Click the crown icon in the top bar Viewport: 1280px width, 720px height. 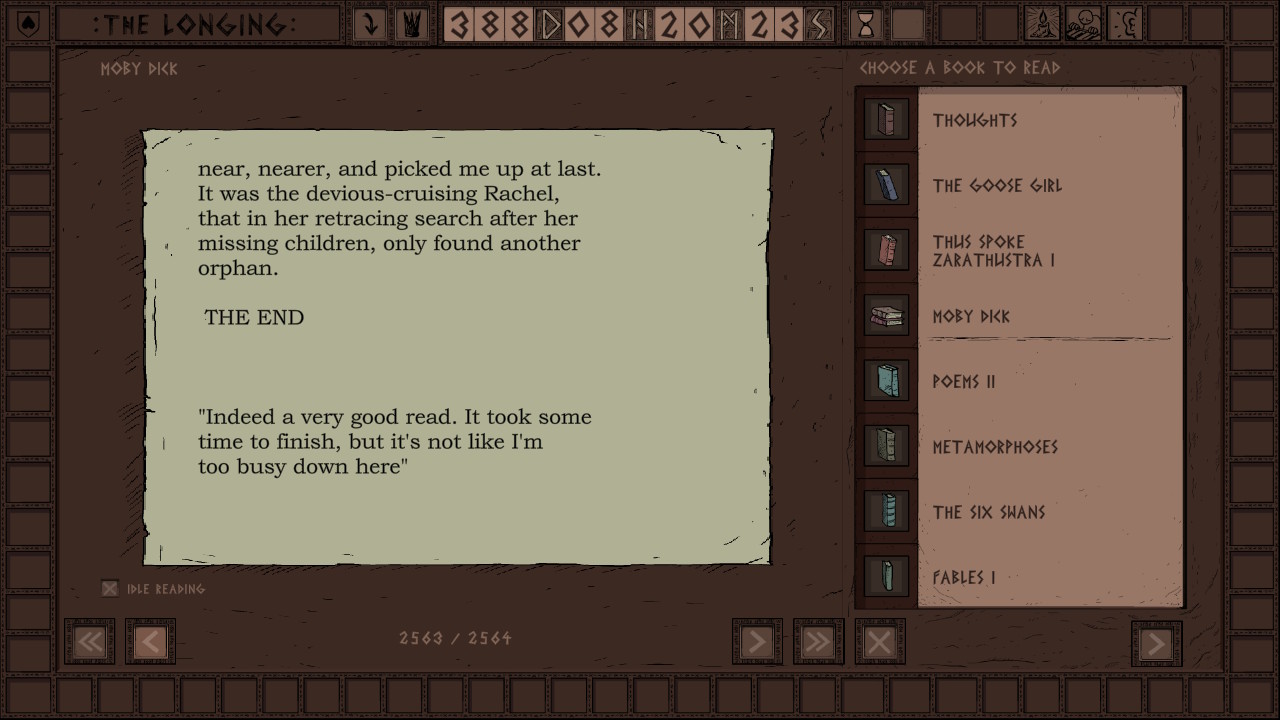coord(410,24)
